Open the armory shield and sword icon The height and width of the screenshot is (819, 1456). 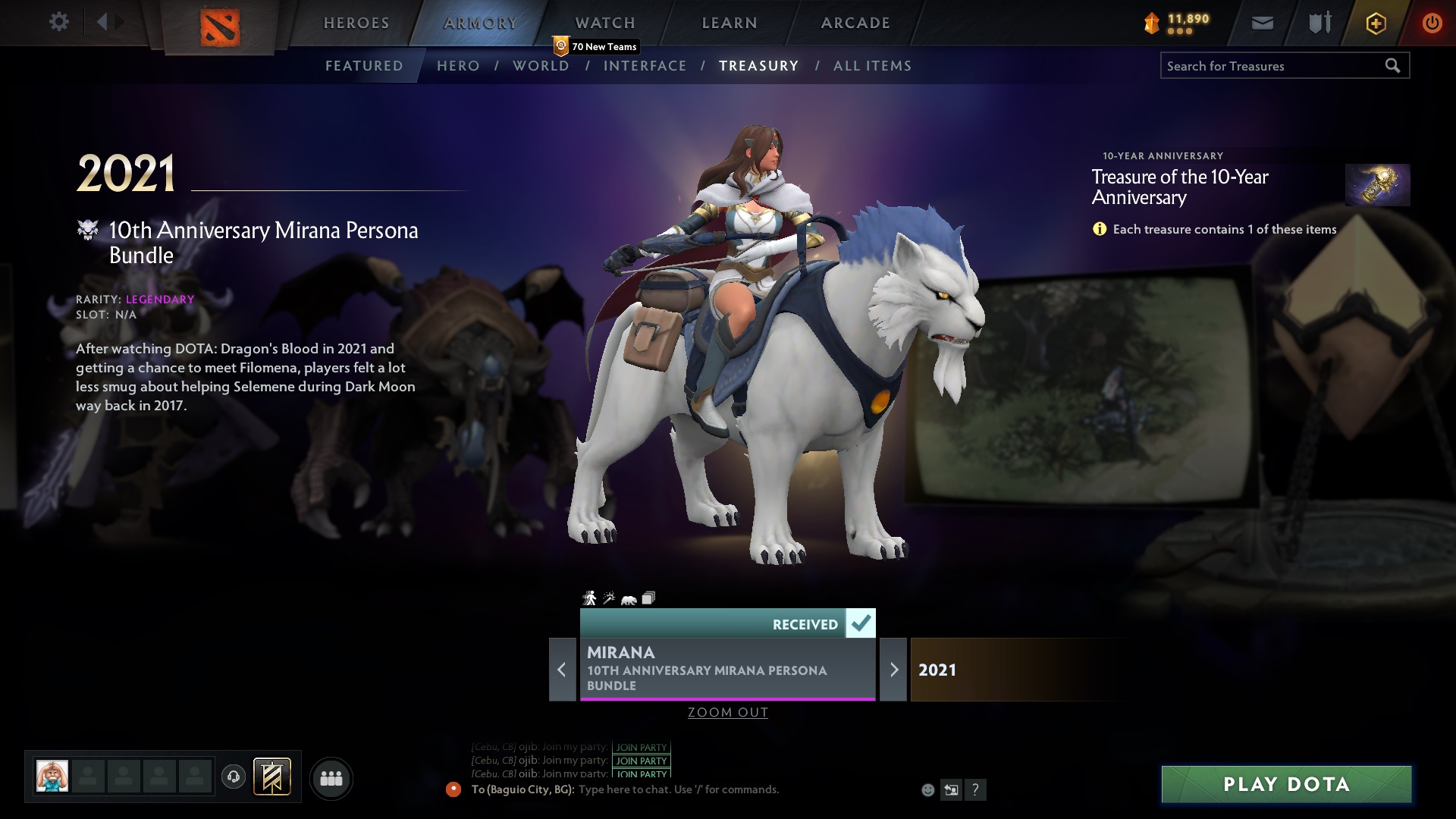click(x=1319, y=23)
